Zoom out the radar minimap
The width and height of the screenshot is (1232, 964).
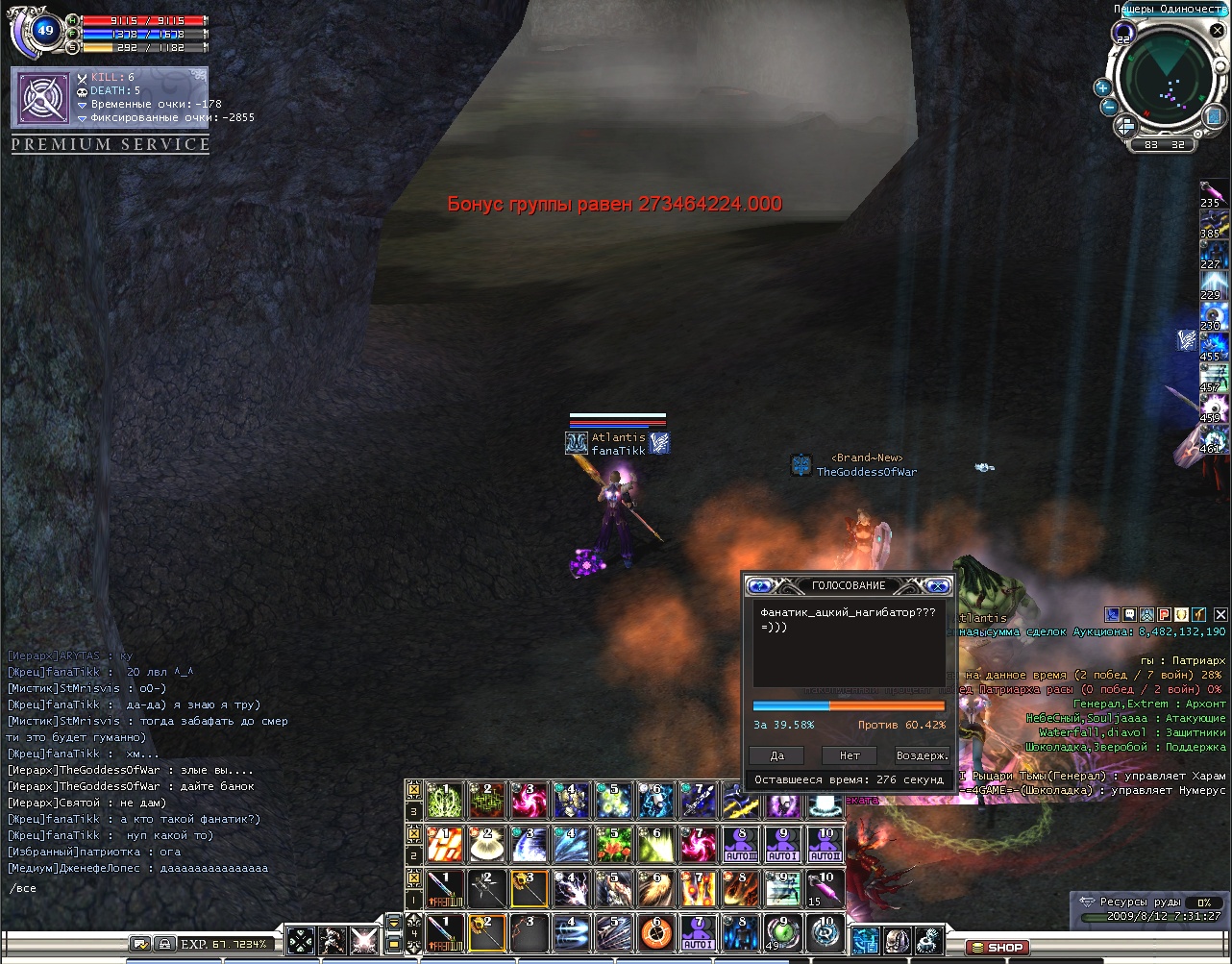[x=1108, y=107]
